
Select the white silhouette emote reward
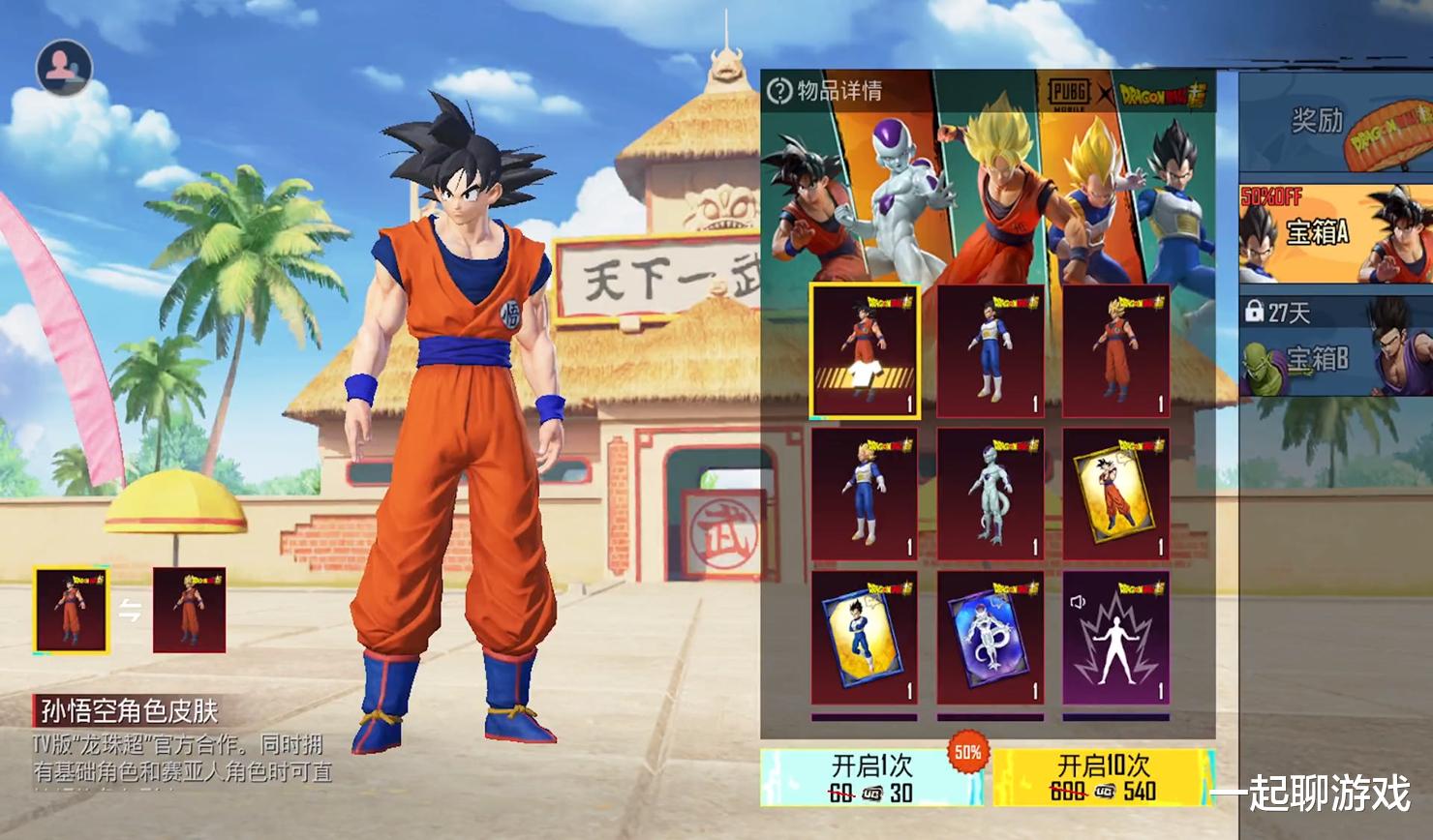point(1115,638)
